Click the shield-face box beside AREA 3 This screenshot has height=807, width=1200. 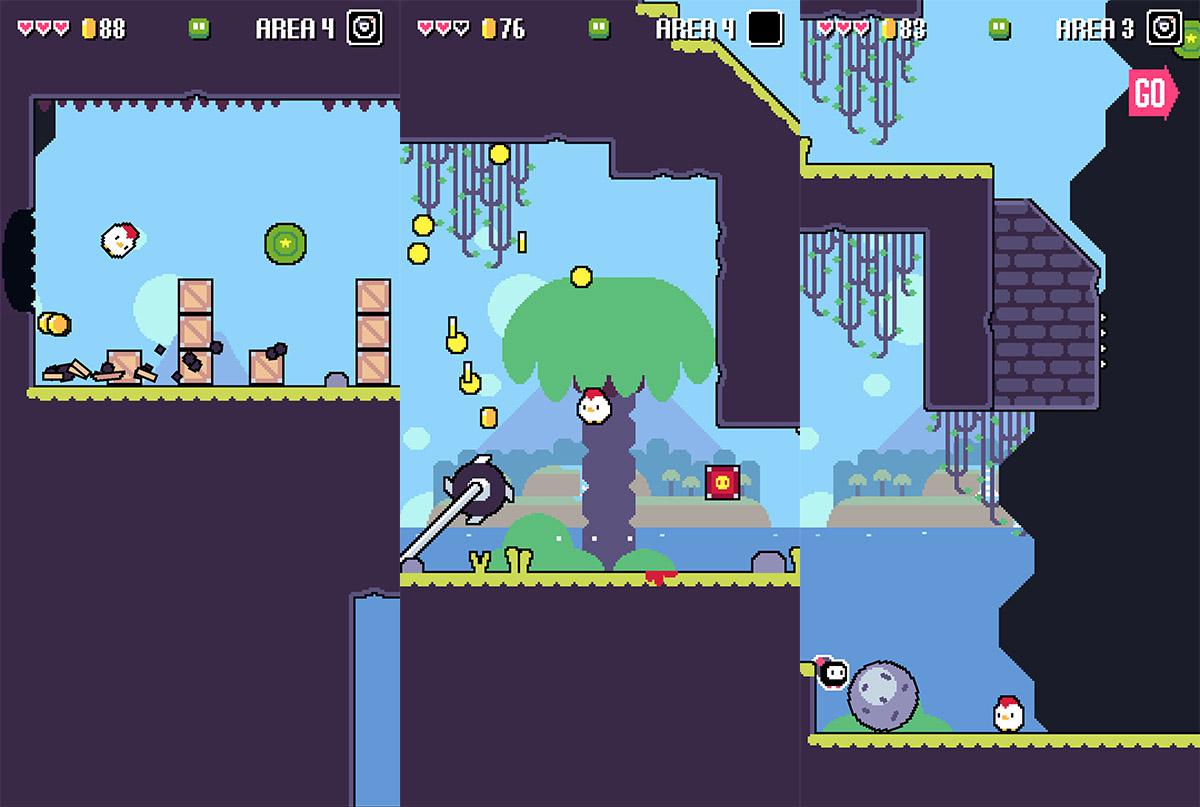point(1164,28)
